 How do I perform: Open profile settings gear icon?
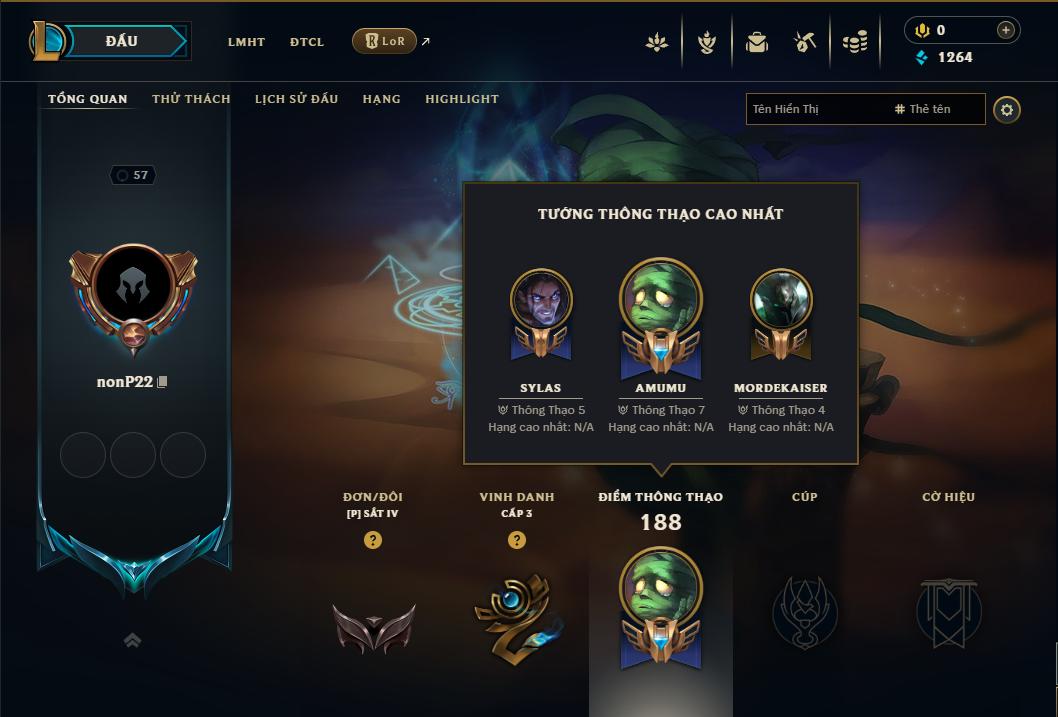tap(1007, 110)
